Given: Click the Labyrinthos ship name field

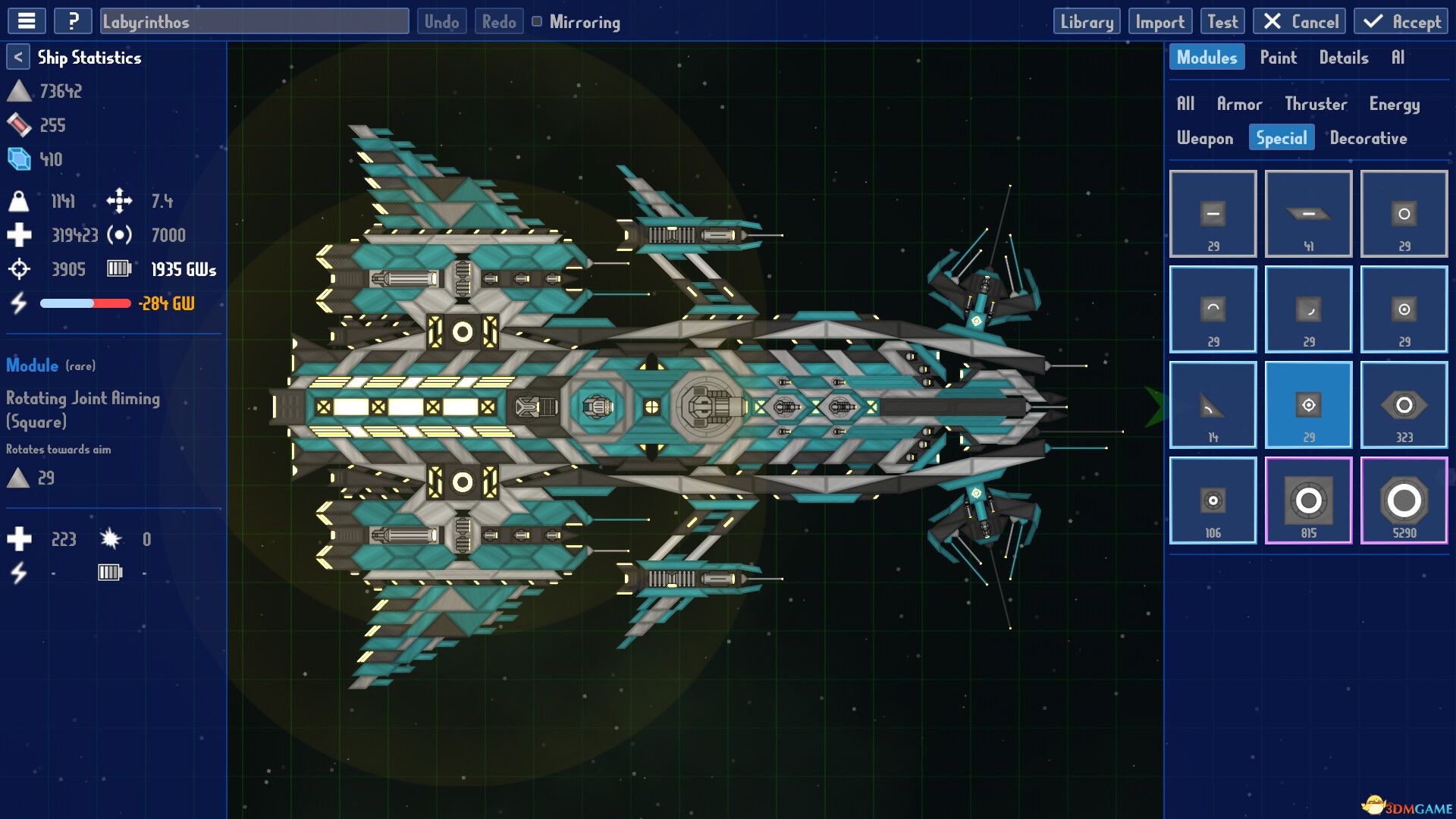Looking at the screenshot, I should pos(254,22).
